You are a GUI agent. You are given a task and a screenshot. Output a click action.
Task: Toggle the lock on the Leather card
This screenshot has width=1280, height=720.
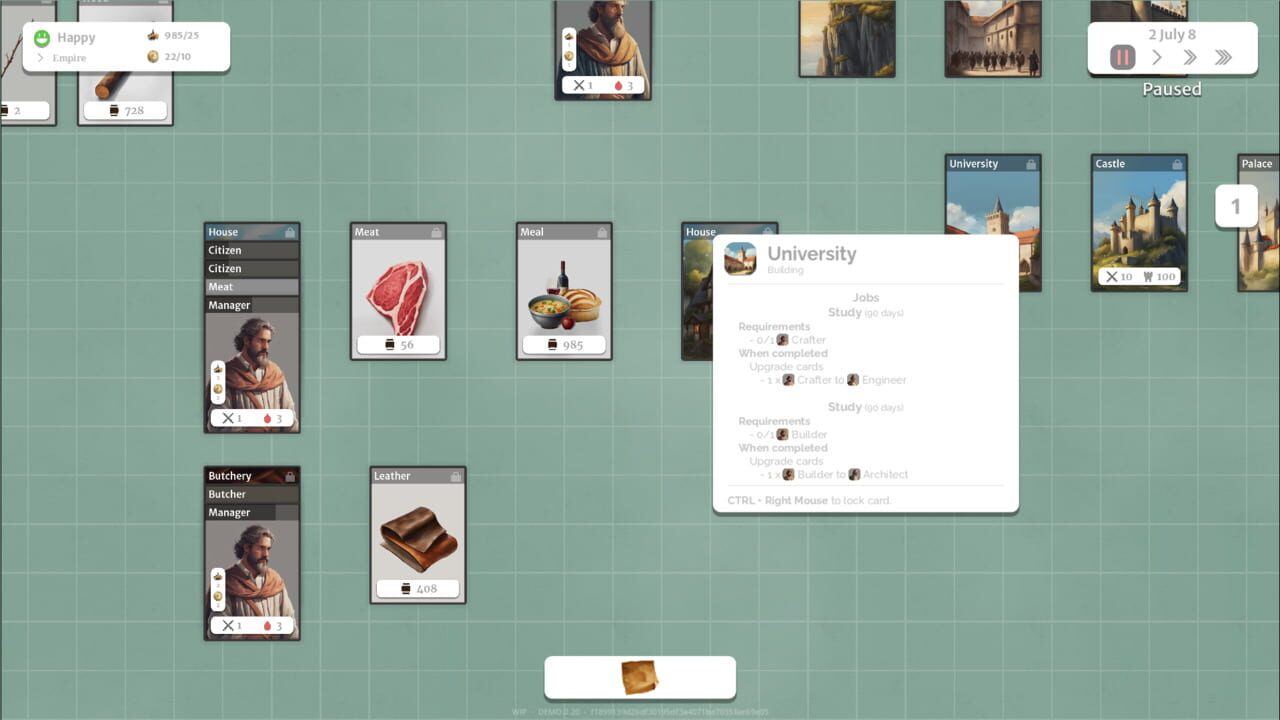(x=457, y=475)
